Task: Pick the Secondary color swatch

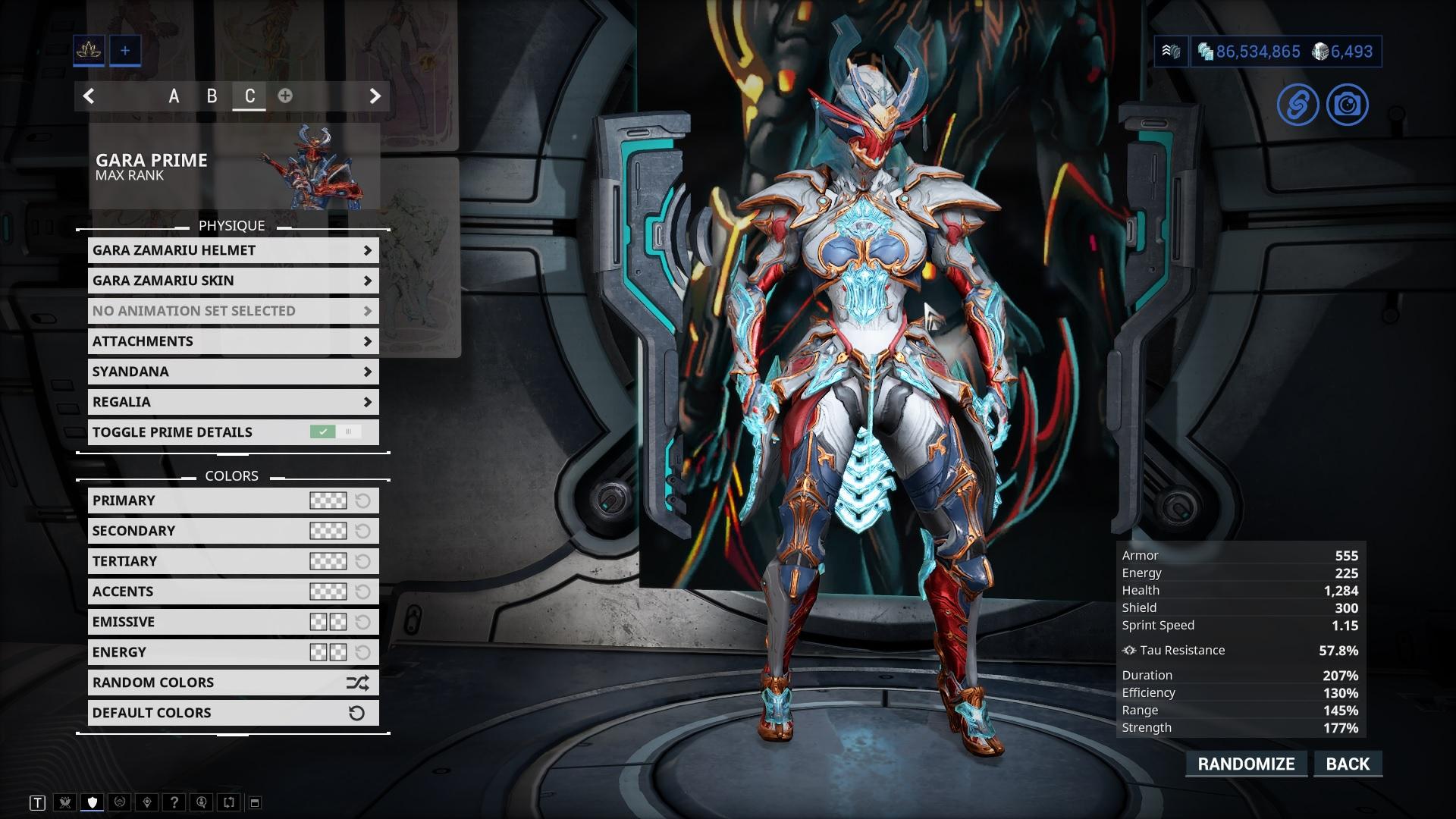Action: click(328, 531)
